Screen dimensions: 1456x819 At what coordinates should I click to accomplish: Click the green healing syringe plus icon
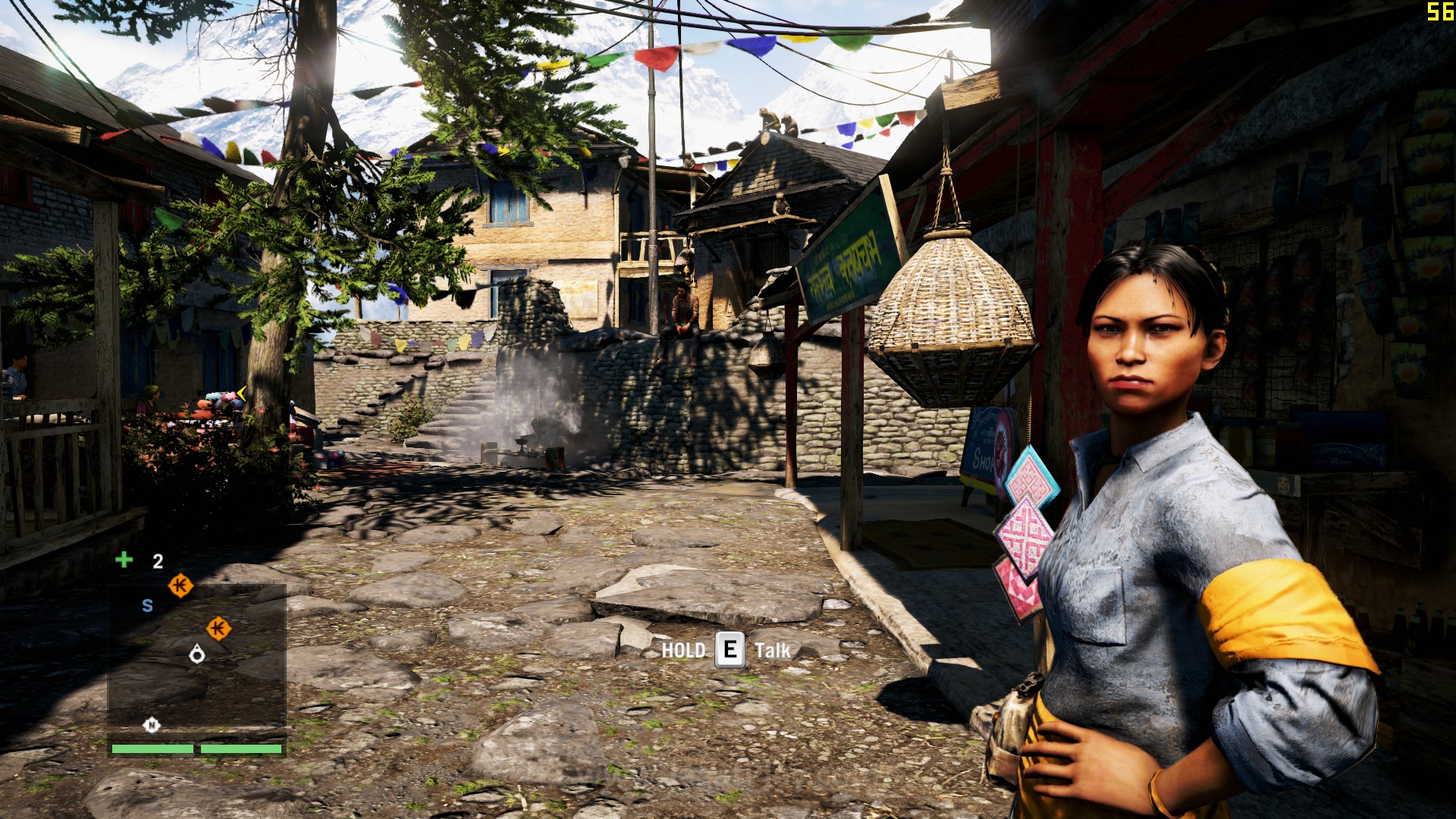click(124, 560)
